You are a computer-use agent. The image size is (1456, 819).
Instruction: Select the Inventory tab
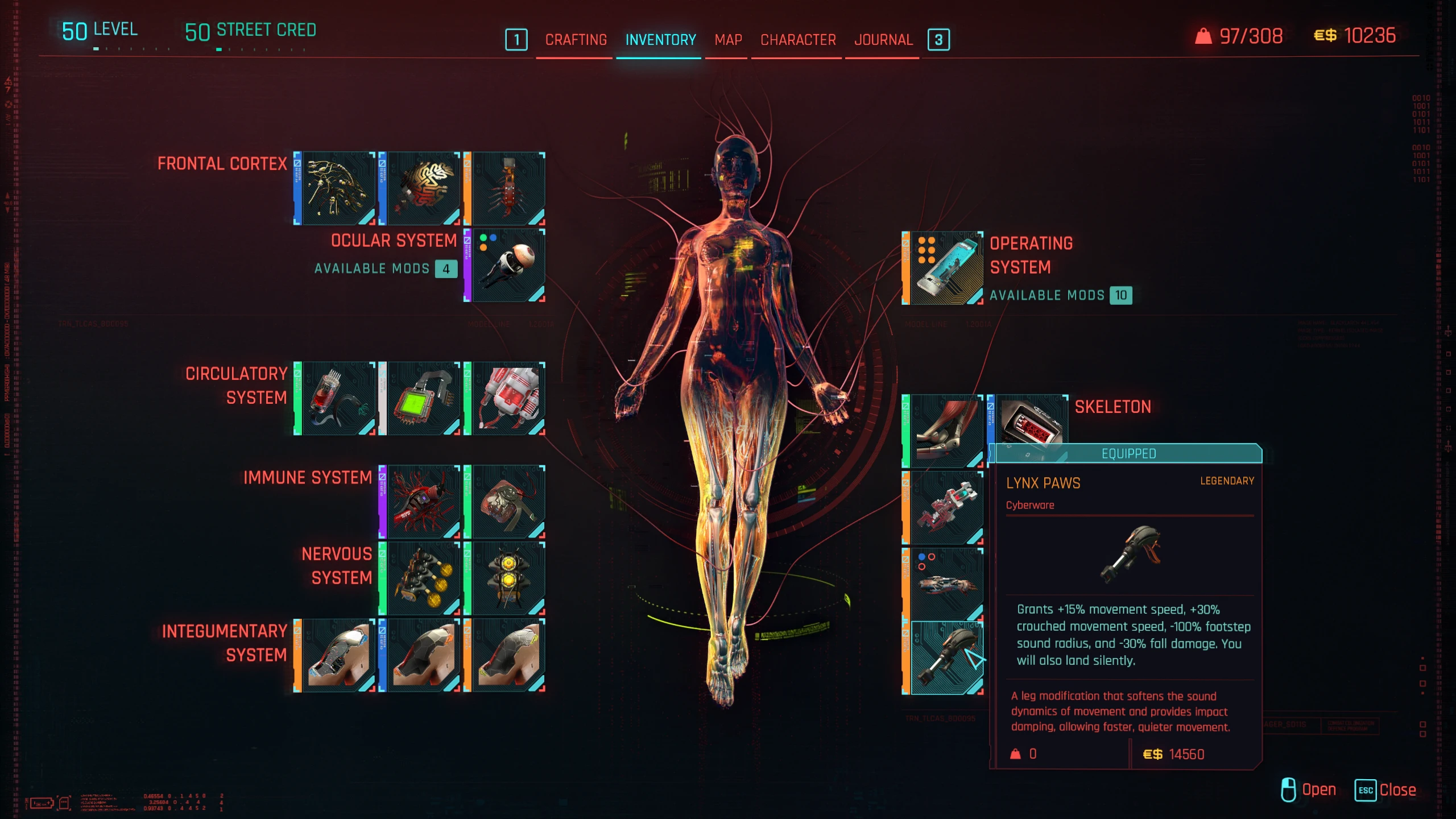click(x=660, y=40)
